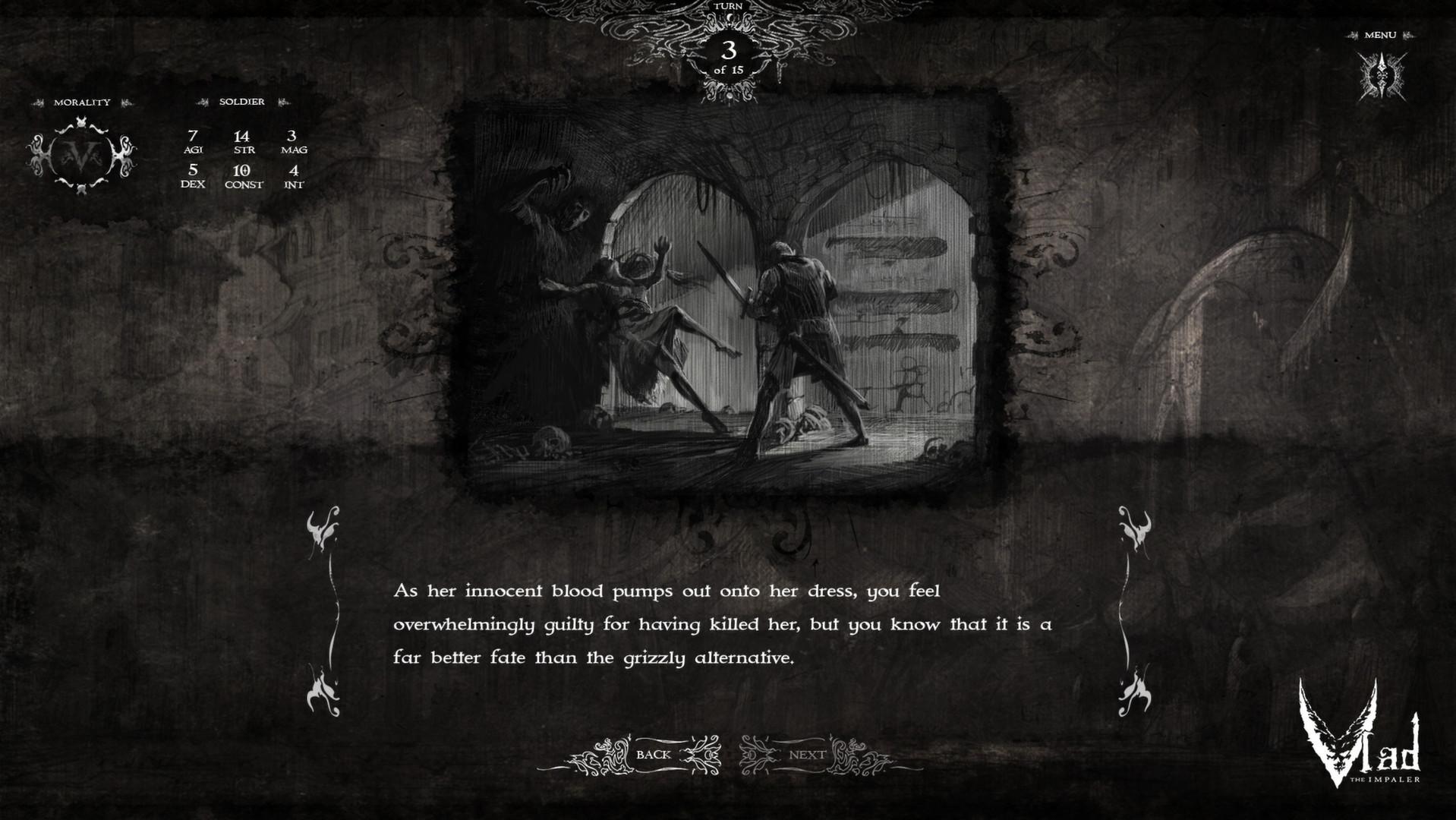1456x820 pixels.
Task: Click the Back button
Action: coord(654,754)
